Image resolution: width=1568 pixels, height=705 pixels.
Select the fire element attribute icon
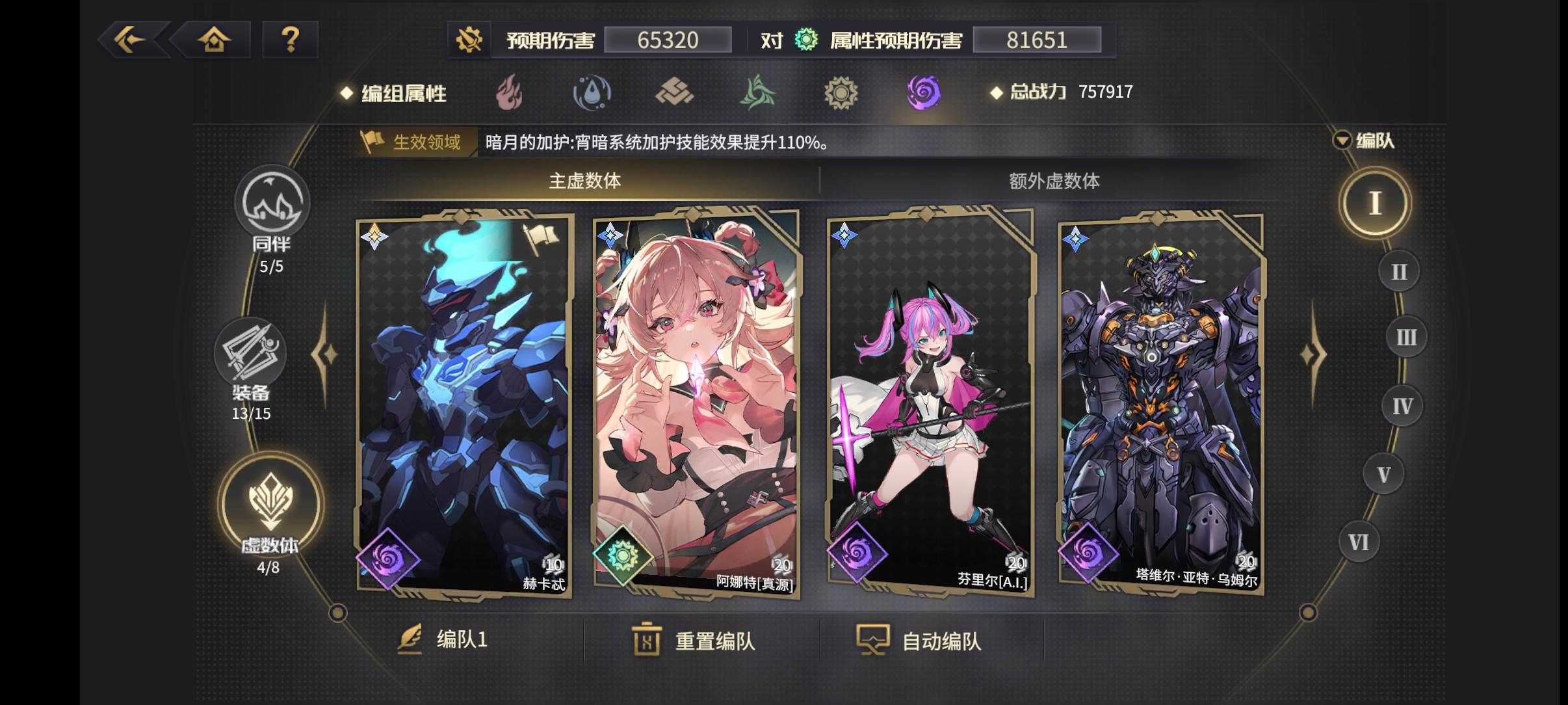[510, 93]
